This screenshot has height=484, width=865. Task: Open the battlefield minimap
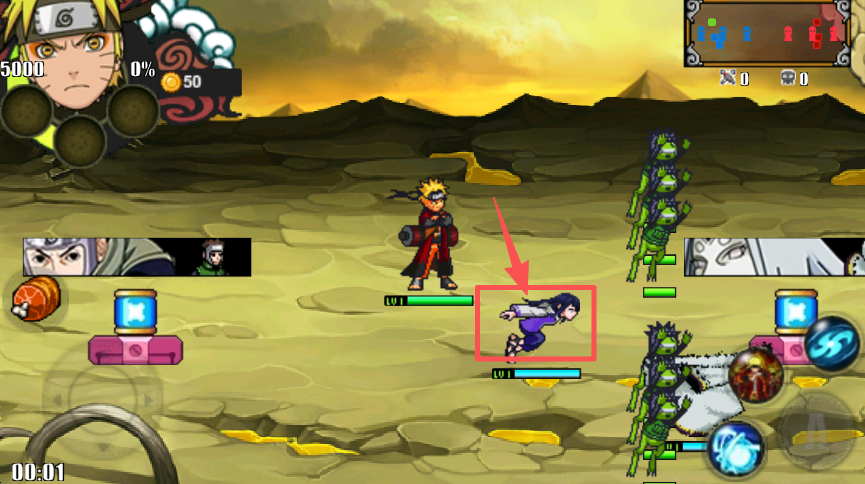[774, 34]
